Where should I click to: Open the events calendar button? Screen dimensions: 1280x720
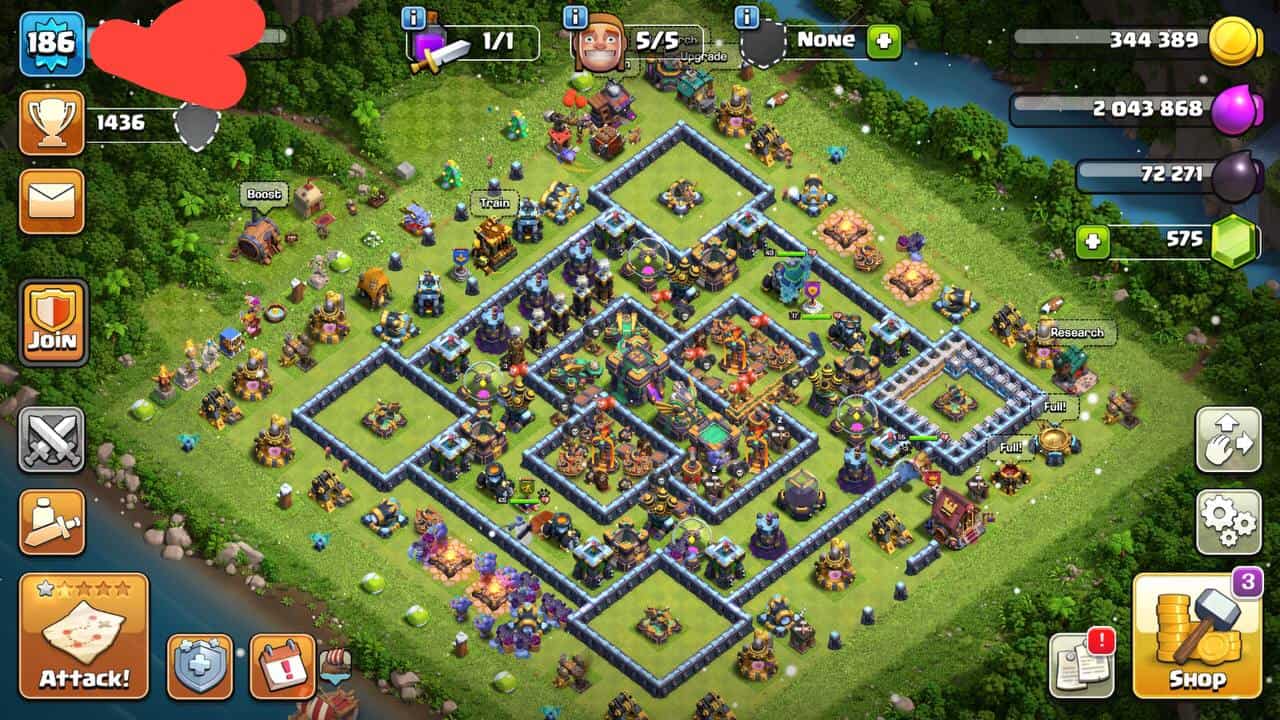[x=282, y=666]
